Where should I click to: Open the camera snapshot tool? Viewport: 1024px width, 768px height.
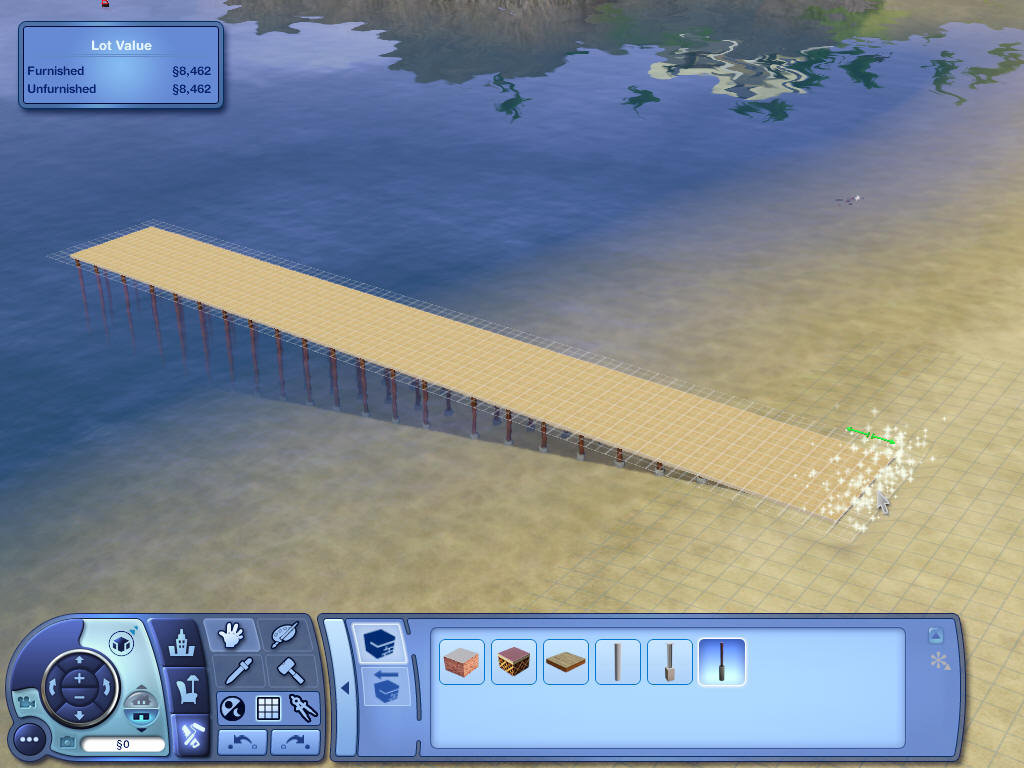(67, 742)
